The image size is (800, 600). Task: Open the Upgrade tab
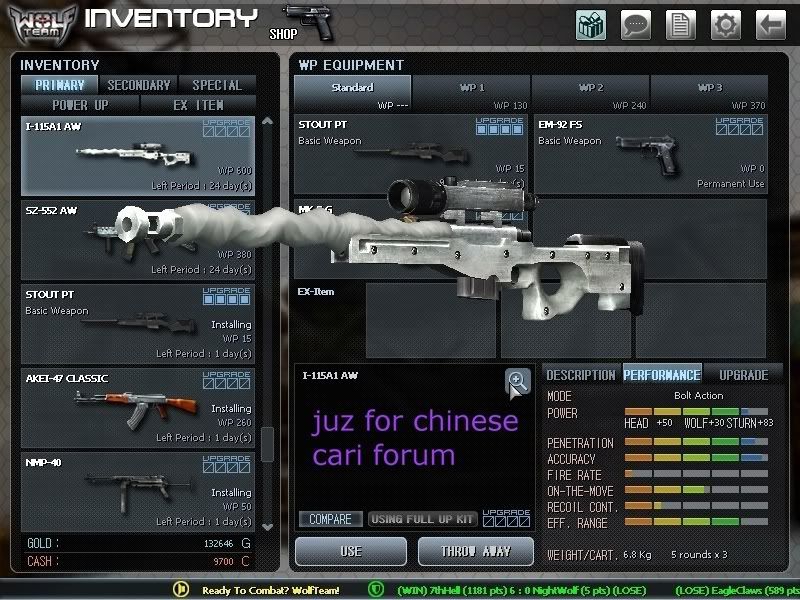[x=744, y=375]
